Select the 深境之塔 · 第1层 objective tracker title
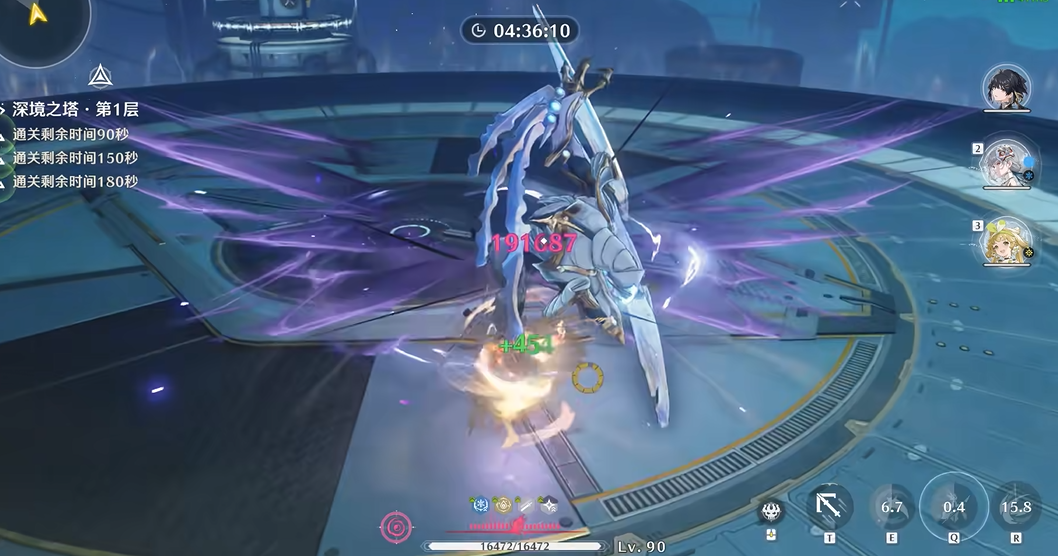1058x556 pixels. 74,108
